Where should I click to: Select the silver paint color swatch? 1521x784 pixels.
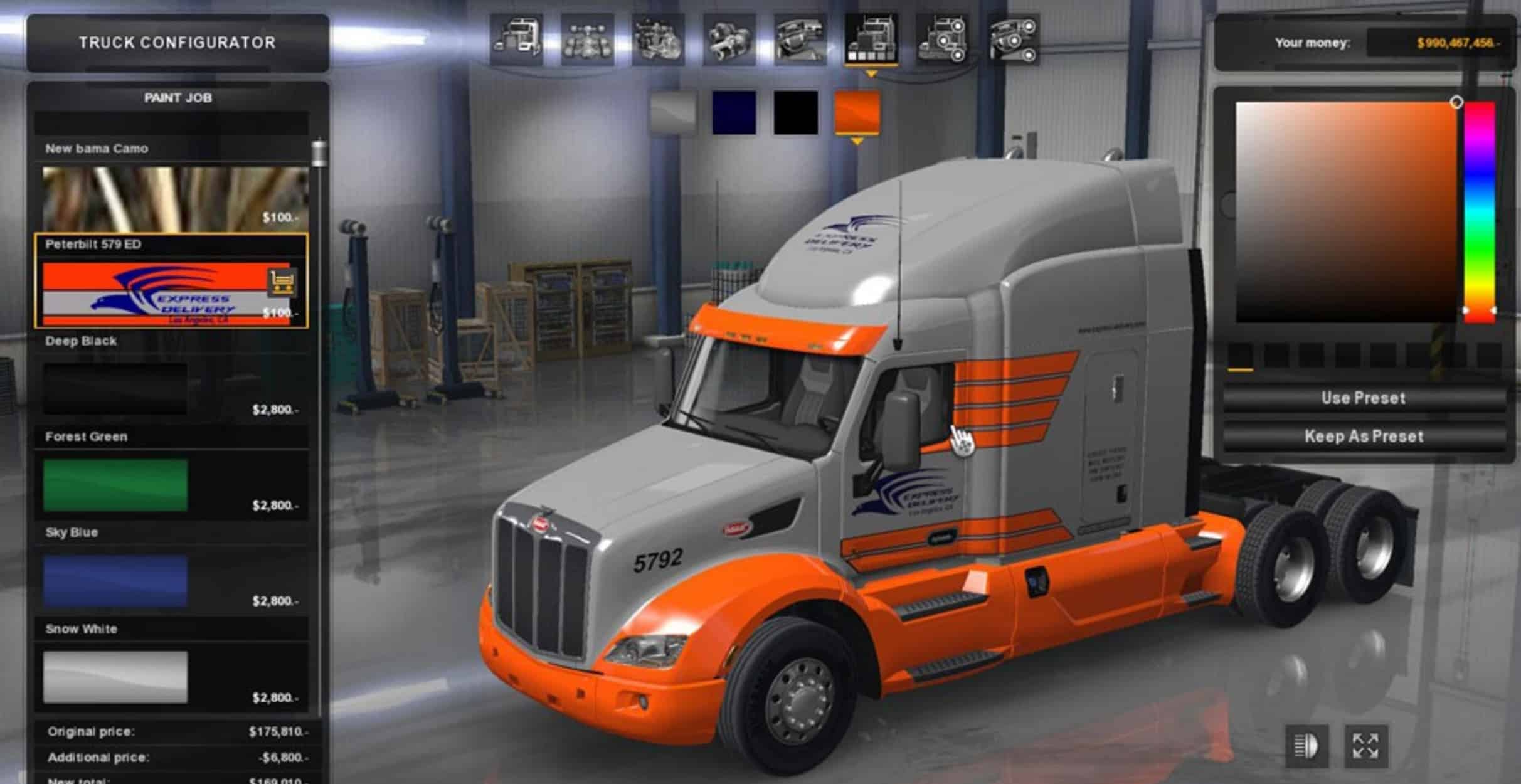pyautogui.click(x=673, y=113)
